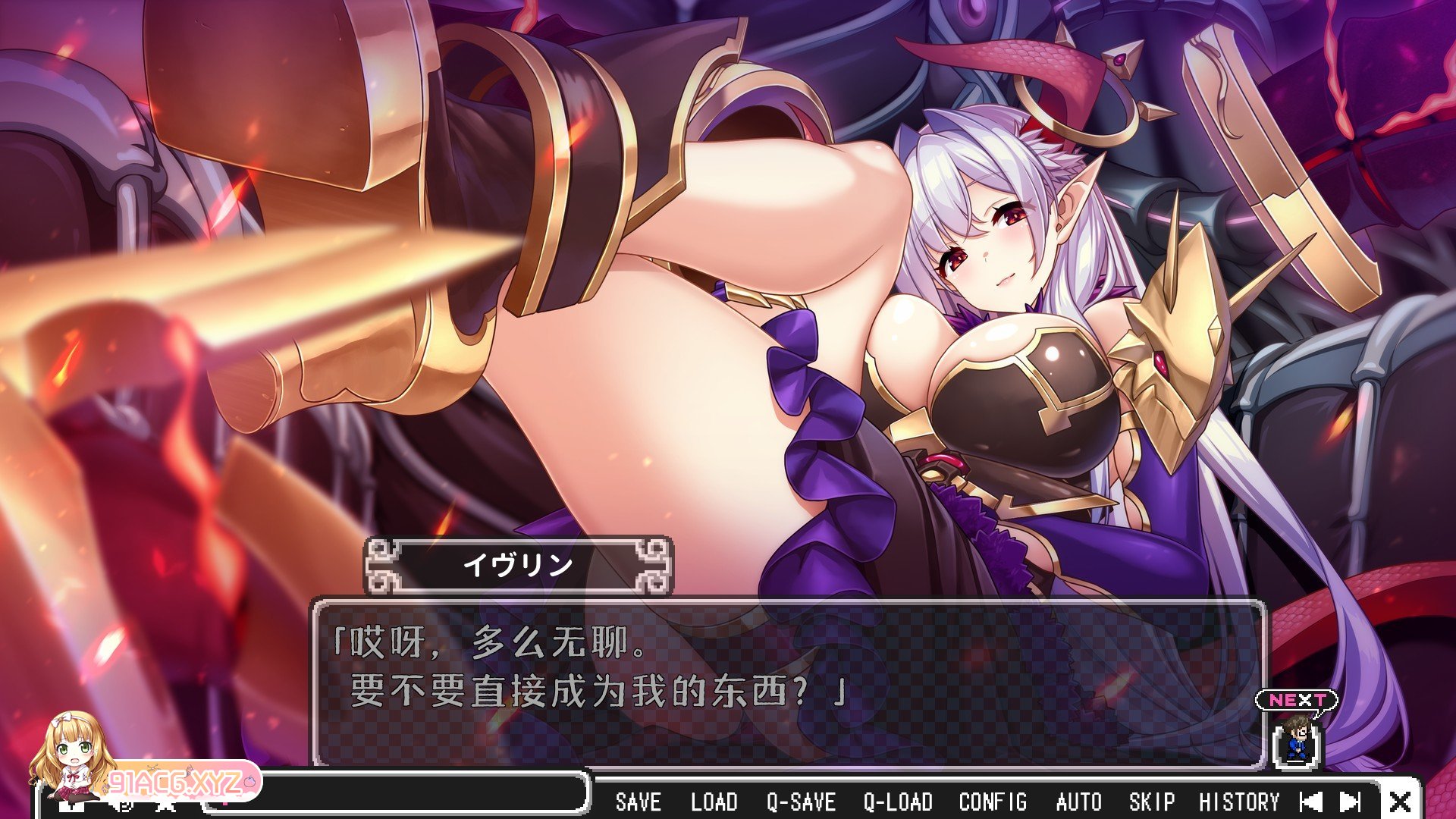Jump ahead with the next-scene arrow
This screenshot has width=1456, height=819.
[x=1350, y=802]
